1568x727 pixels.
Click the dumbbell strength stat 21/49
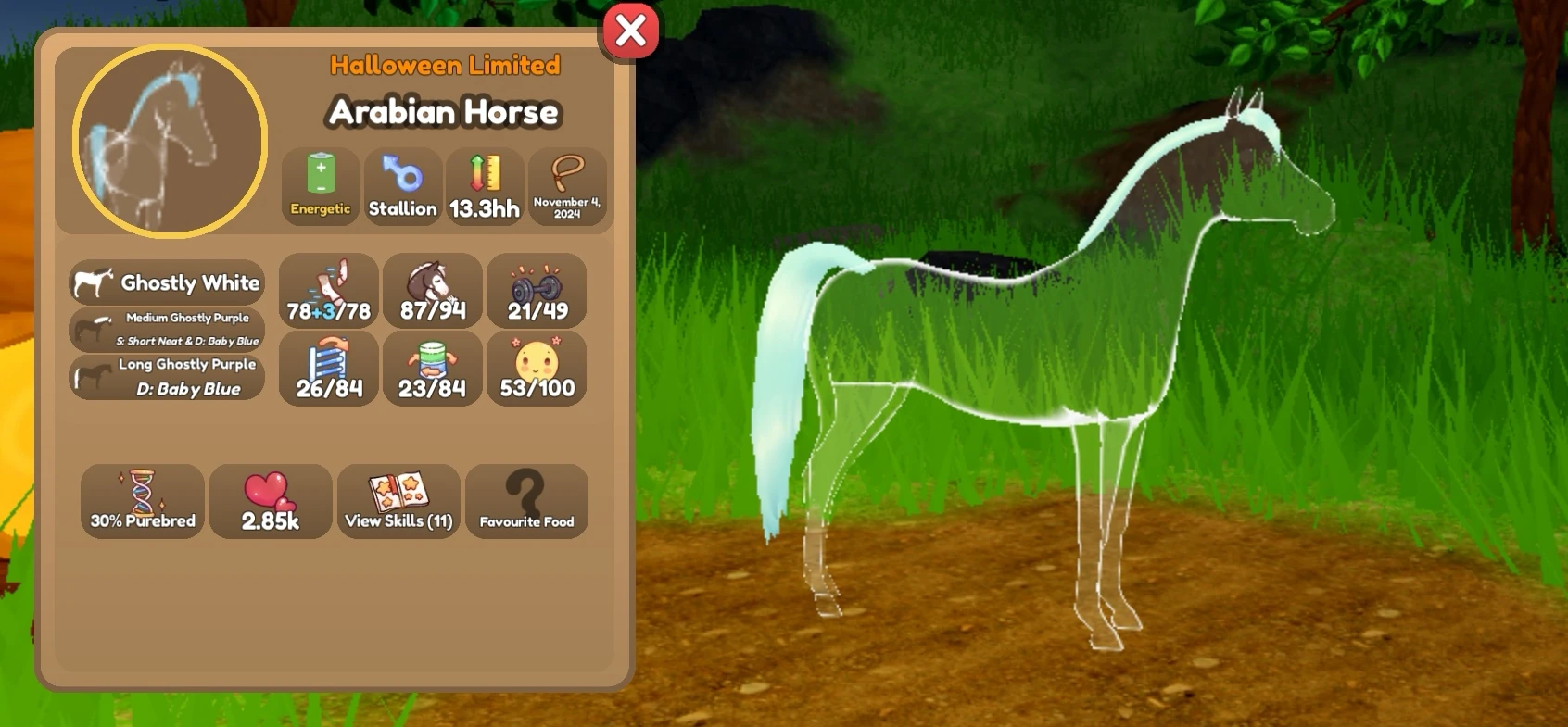[537, 292]
